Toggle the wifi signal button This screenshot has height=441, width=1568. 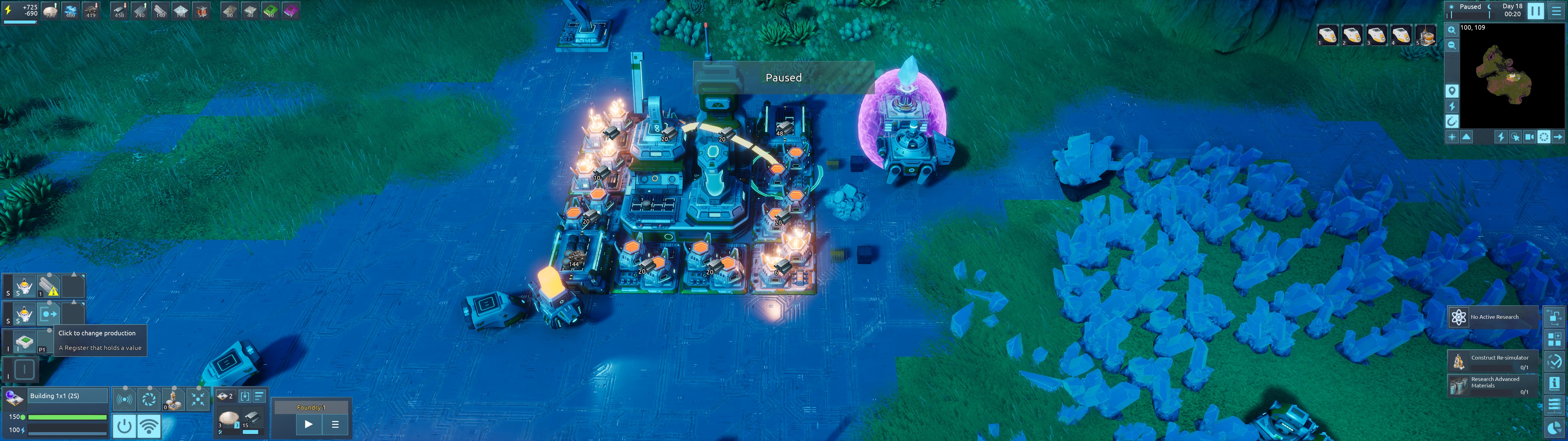click(149, 426)
